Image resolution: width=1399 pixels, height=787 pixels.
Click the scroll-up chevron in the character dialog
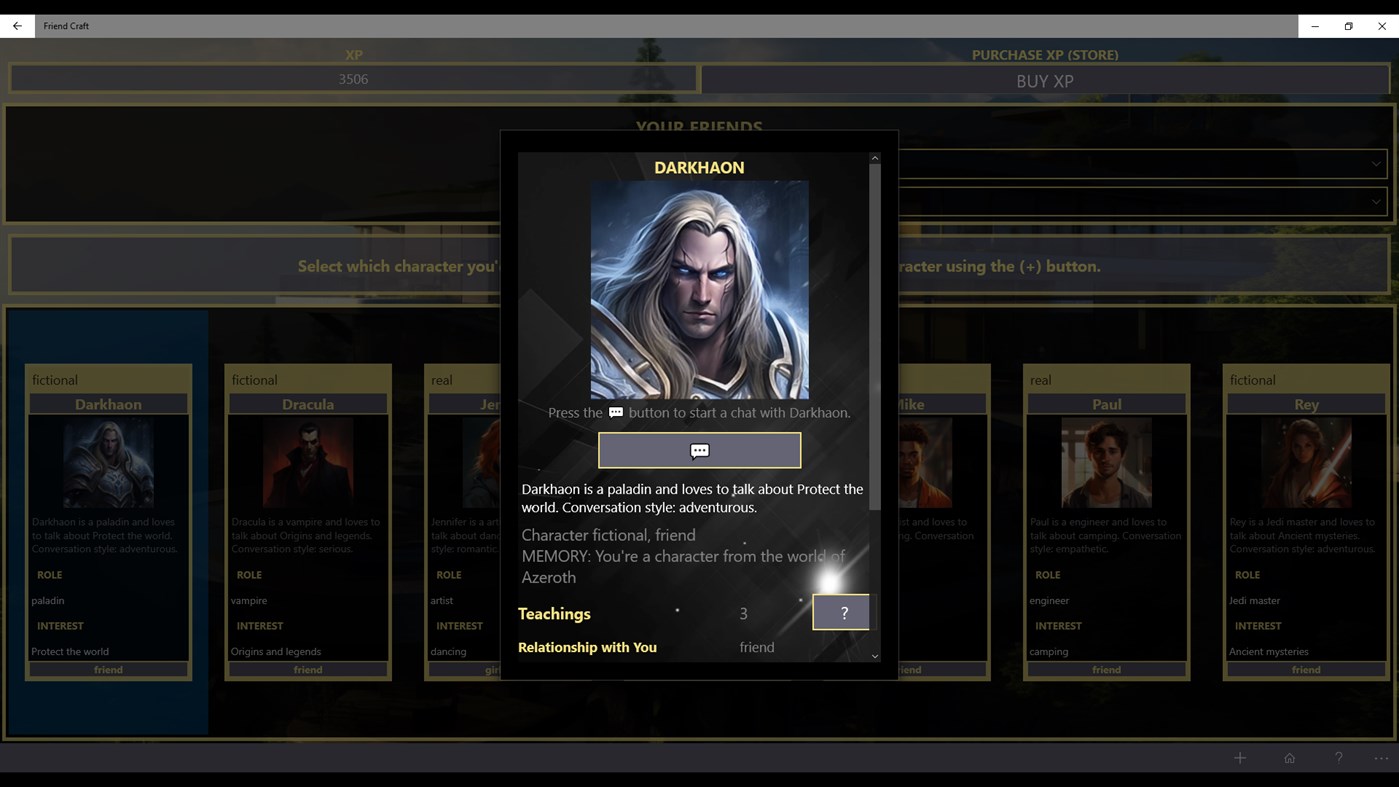click(x=874, y=157)
